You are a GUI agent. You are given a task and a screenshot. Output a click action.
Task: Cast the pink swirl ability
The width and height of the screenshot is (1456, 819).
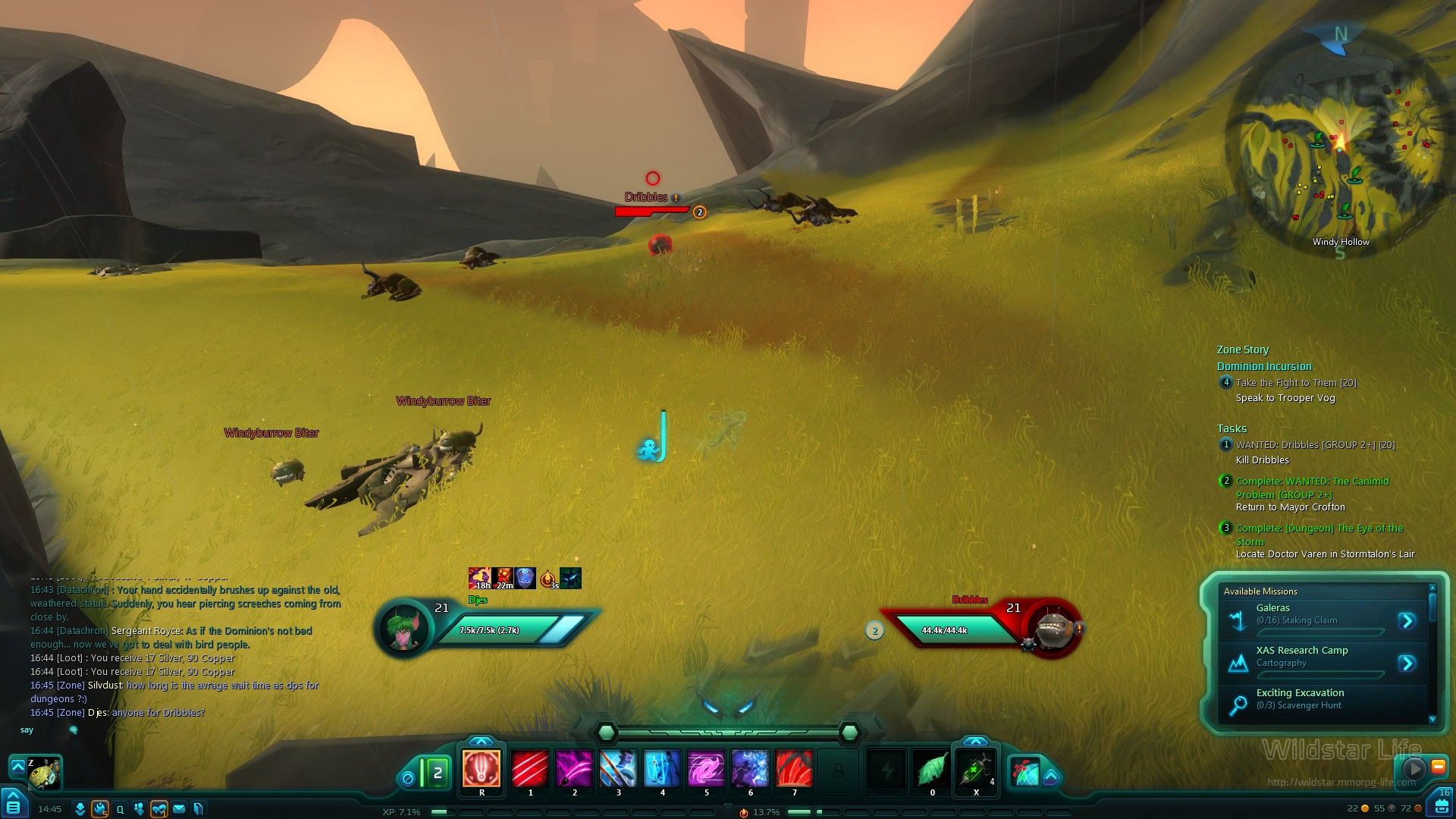pyautogui.click(x=706, y=768)
